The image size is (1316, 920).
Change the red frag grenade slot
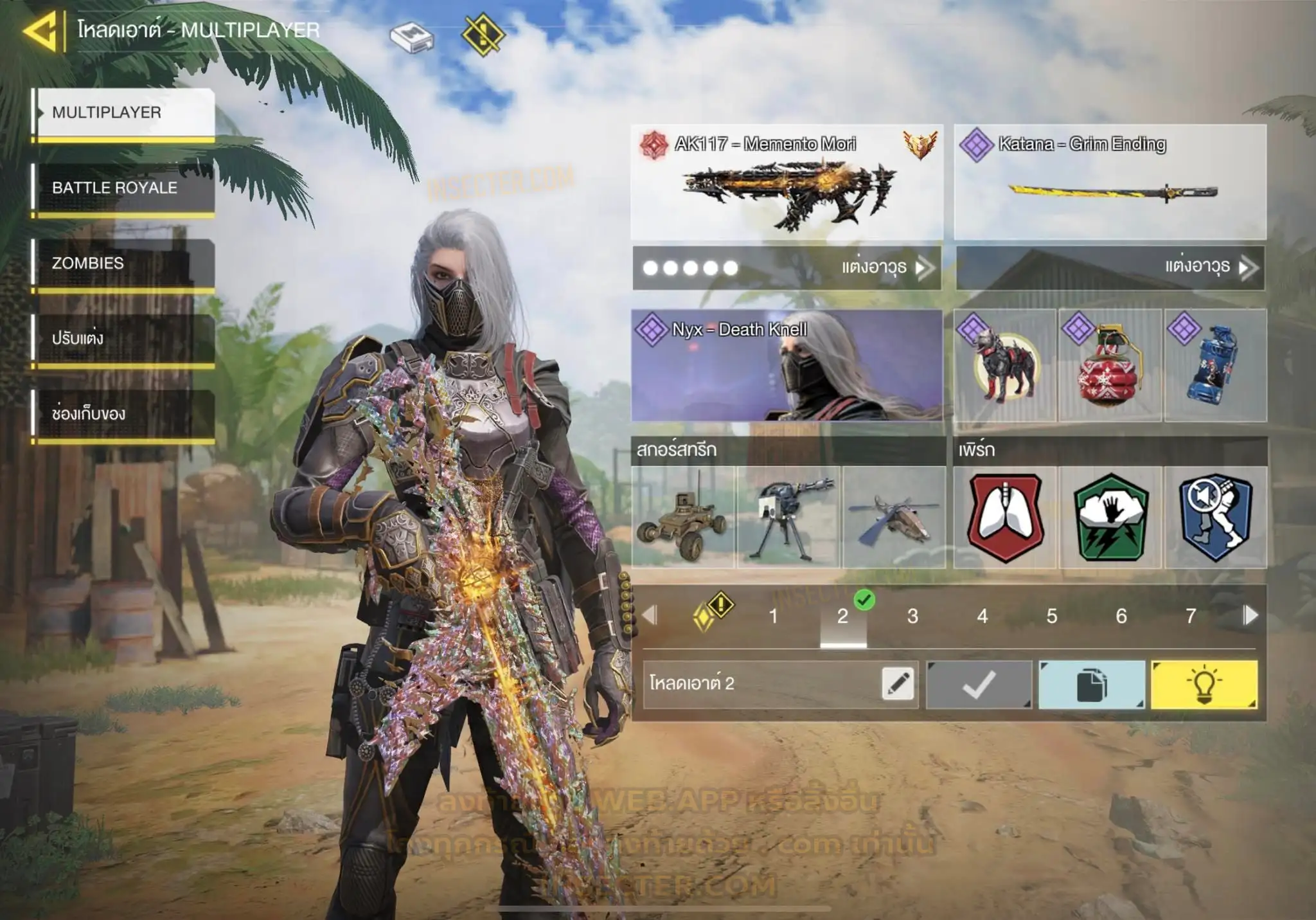pyautogui.click(x=1110, y=365)
